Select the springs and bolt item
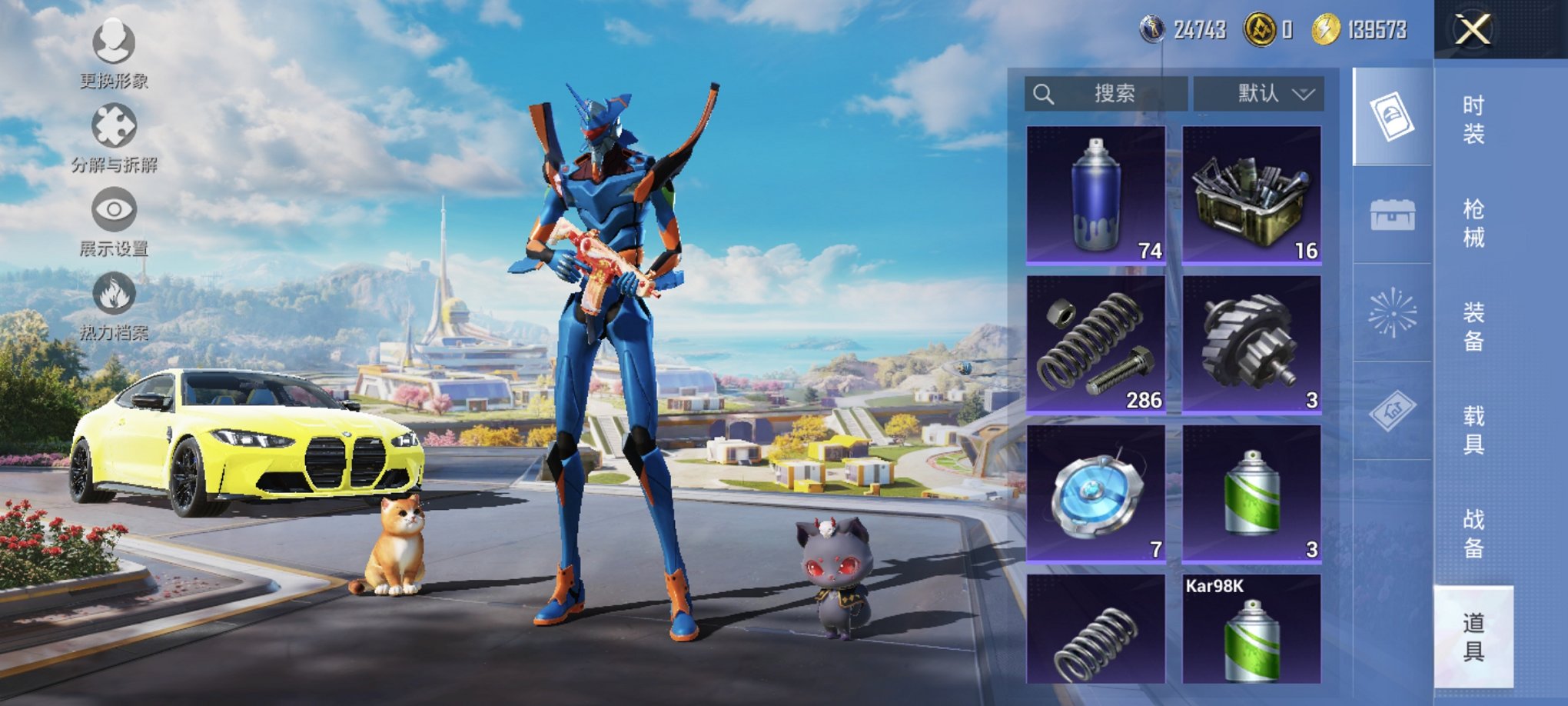 pos(1096,345)
